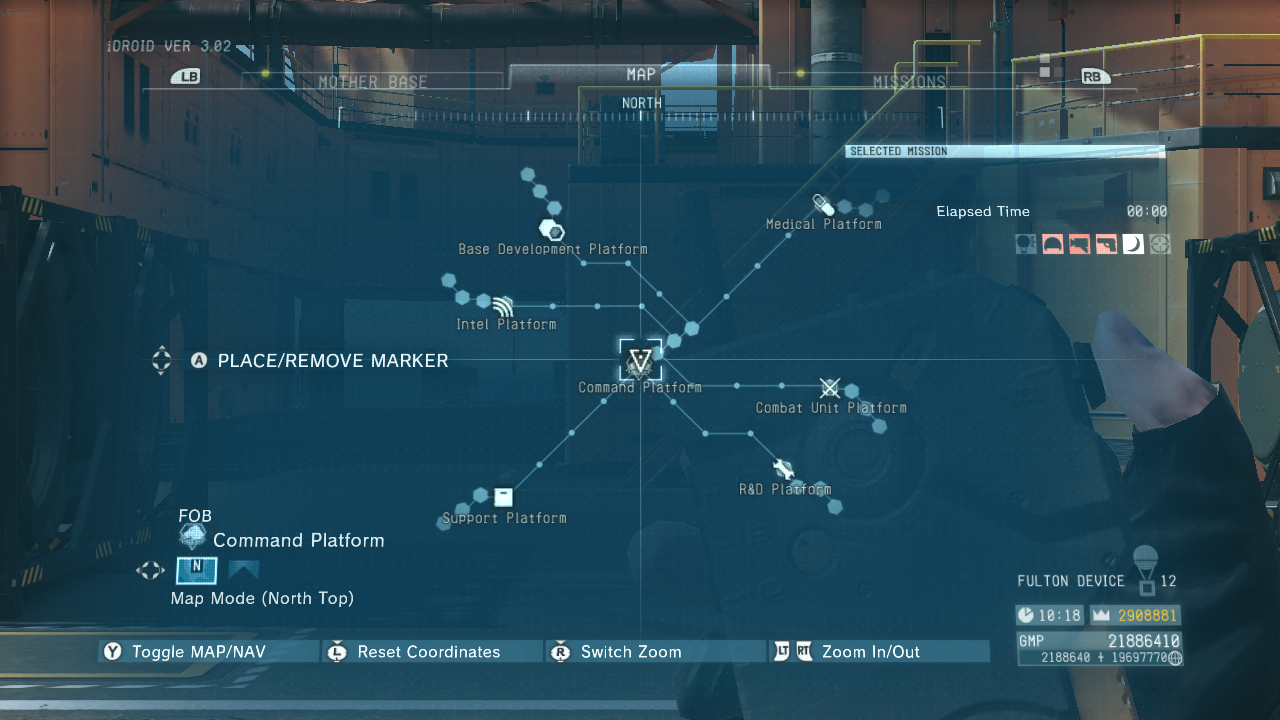Toggle the camera loadout slot
This screenshot has height=720, width=1280.
point(1083,243)
